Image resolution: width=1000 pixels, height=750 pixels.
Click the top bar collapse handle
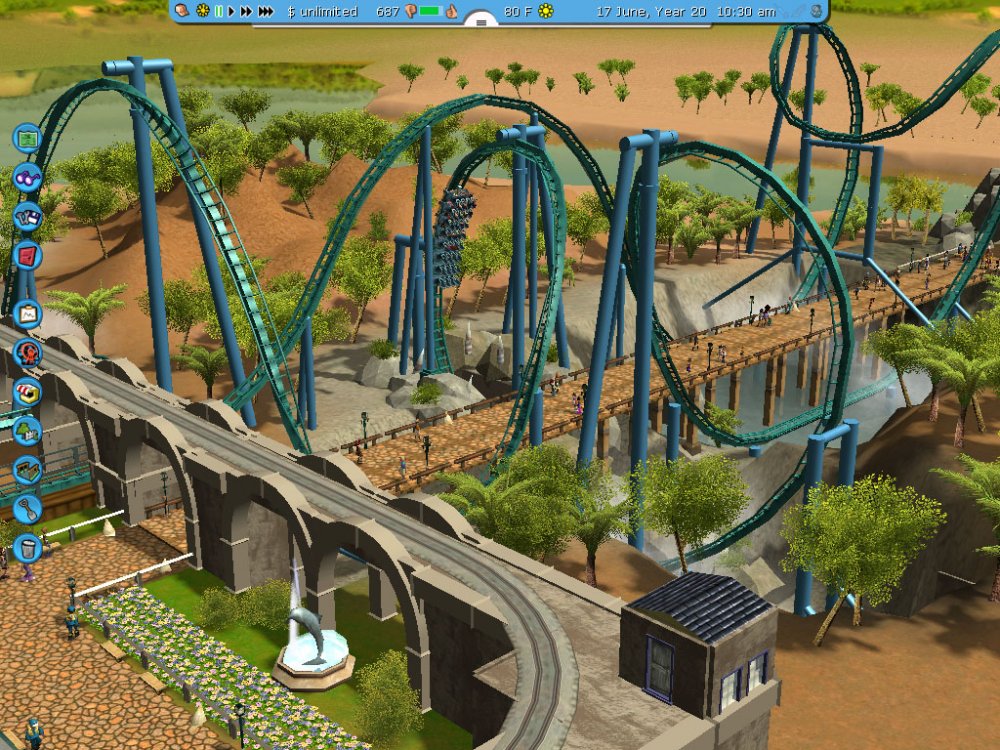pos(482,21)
